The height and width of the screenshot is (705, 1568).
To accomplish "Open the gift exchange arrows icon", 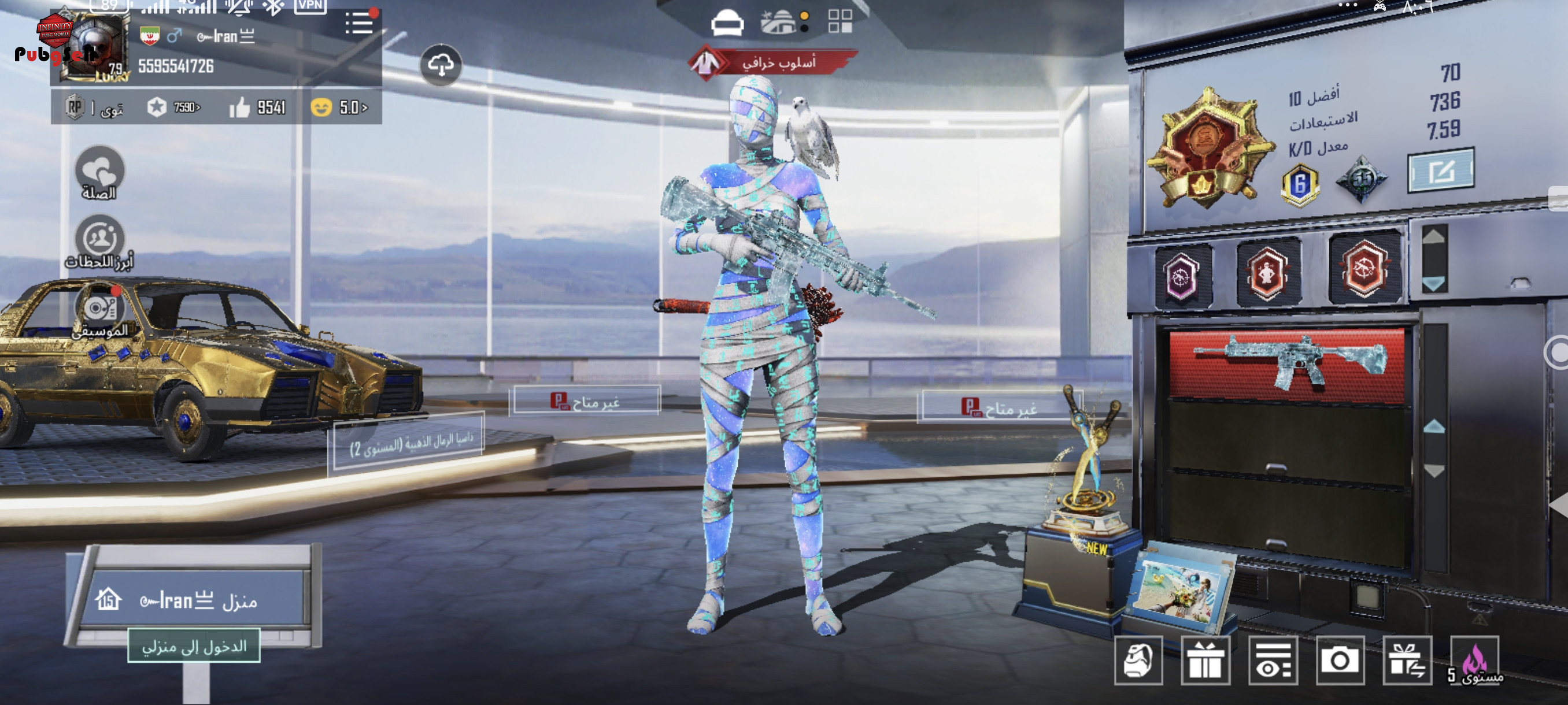I will [1407, 661].
